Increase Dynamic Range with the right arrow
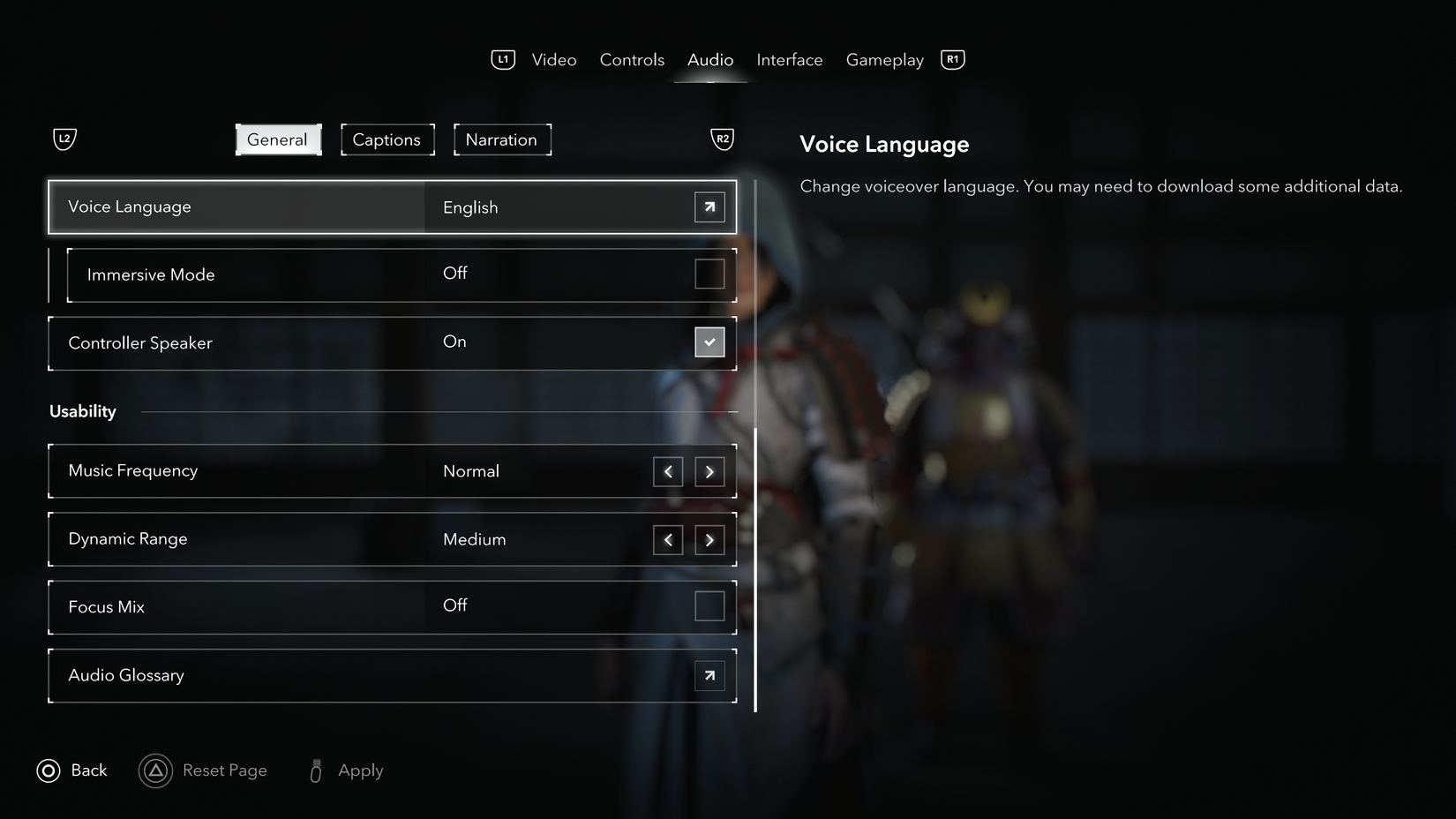1456x819 pixels. (x=709, y=539)
